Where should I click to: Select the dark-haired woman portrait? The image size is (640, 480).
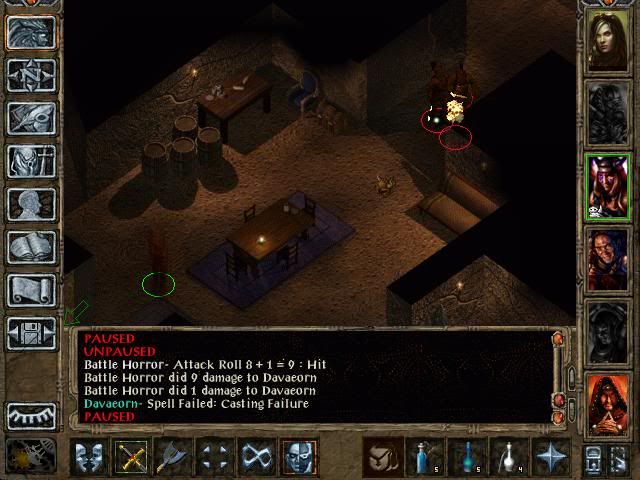coord(607,41)
